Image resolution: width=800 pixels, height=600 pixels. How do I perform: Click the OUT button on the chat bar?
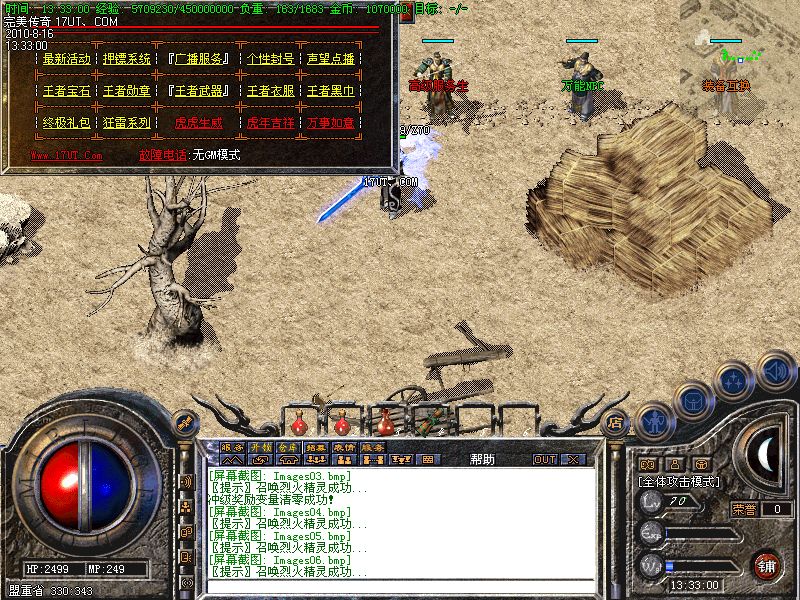545,459
